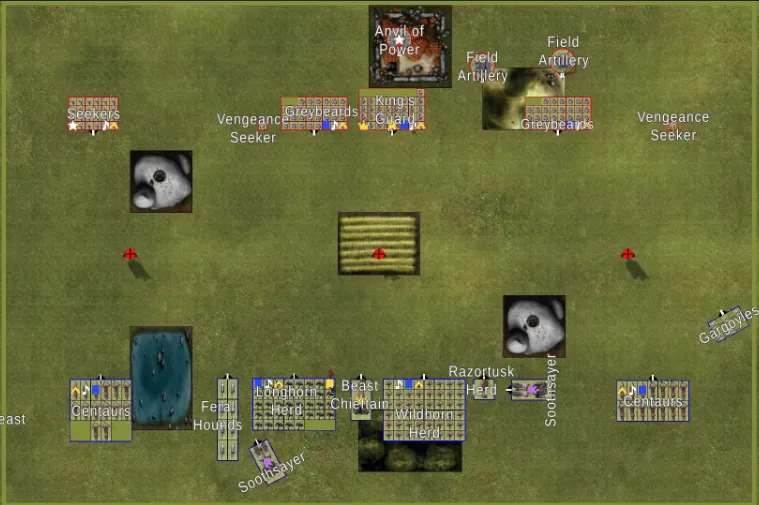759x505 pixels.
Task: Pick the Feral Hounds unit token
Action: click(x=228, y=418)
